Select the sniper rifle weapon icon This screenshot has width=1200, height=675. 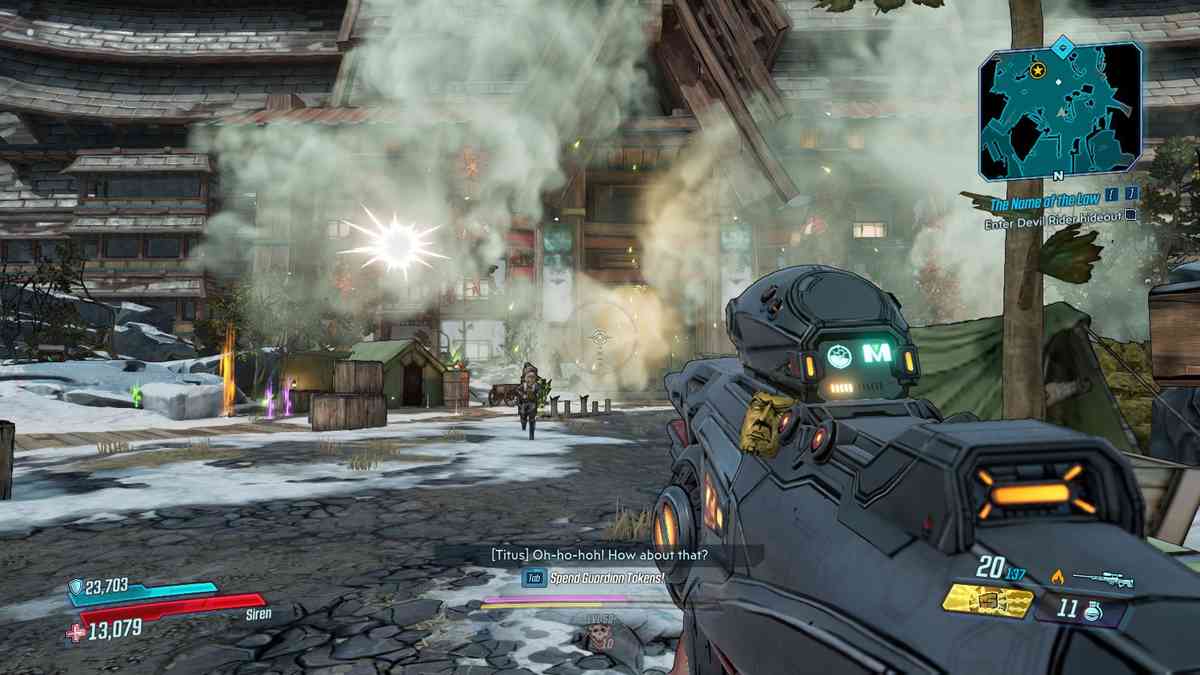coord(1101,578)
